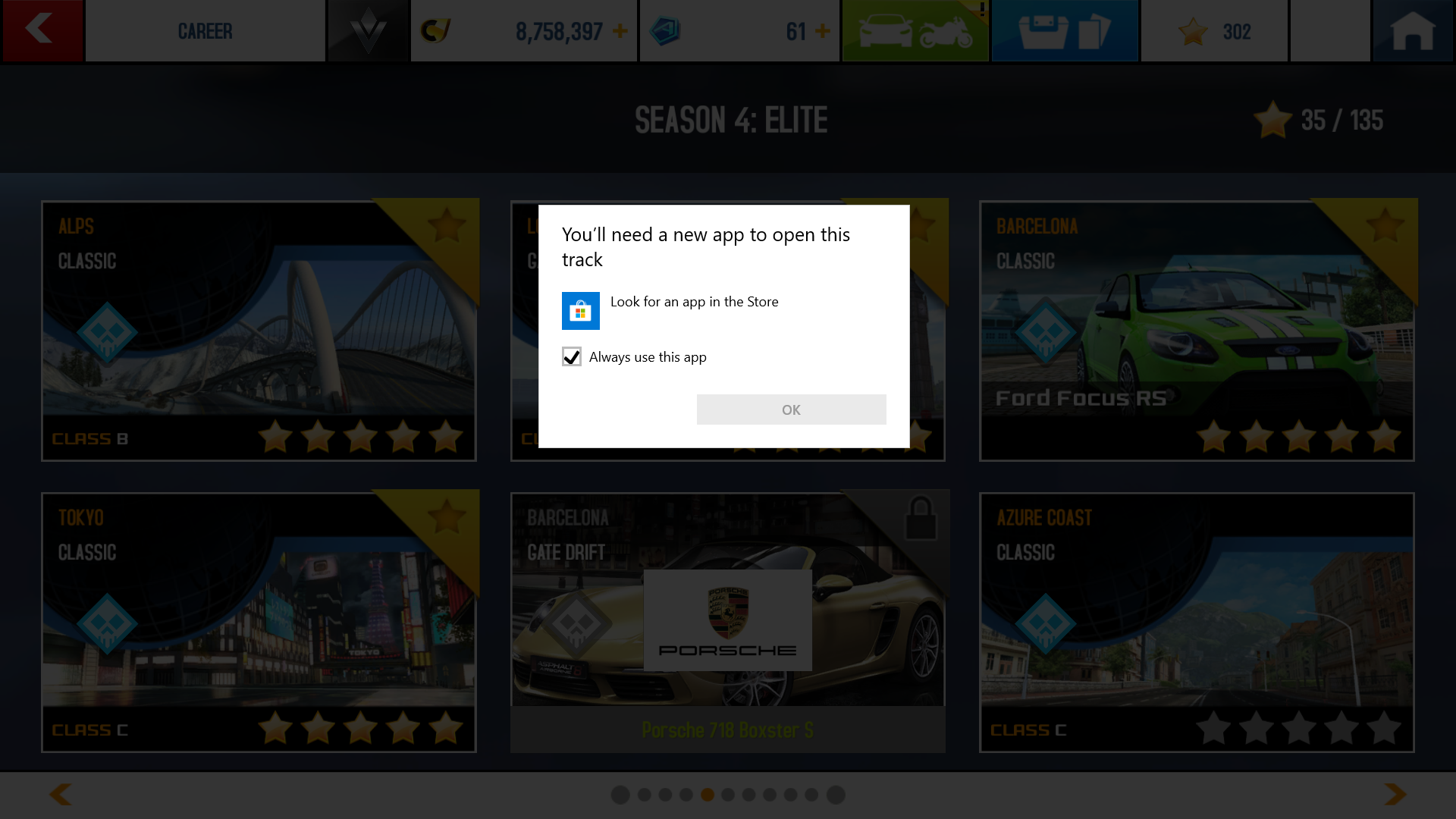The height and width of the screenshot is (819, 1456).
Task: Open the league emblem icon
Action: point(367,30)
